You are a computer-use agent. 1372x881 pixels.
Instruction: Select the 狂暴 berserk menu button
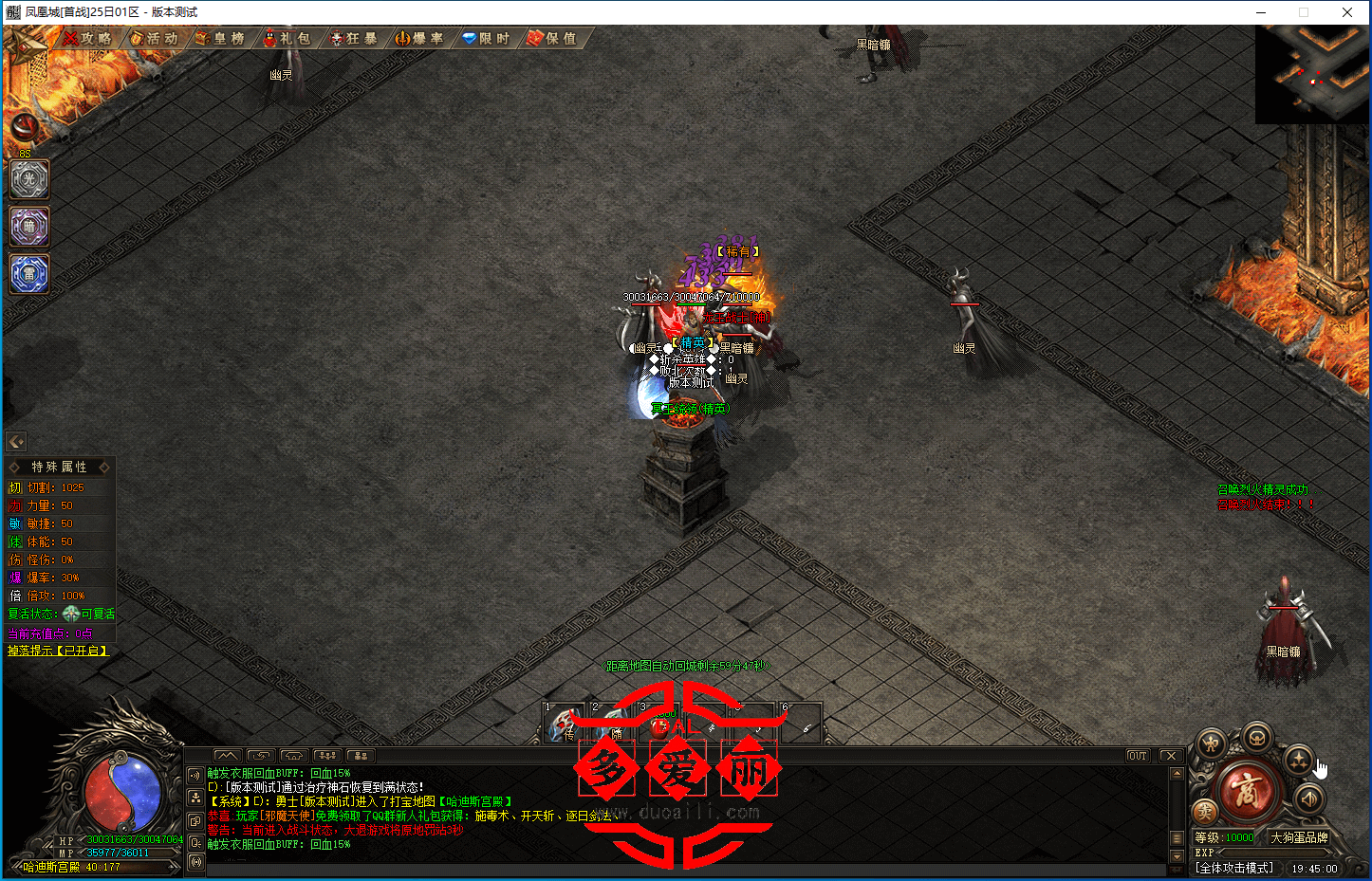pos(354,38)
